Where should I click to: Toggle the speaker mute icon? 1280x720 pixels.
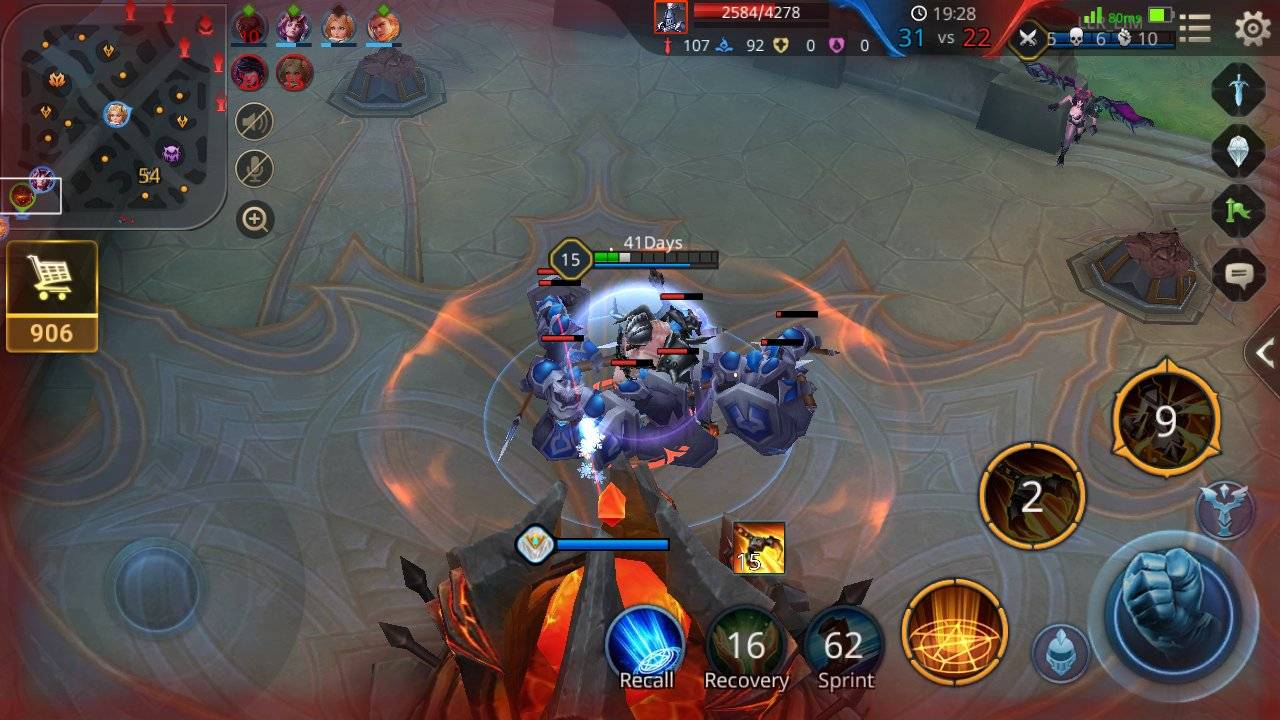[x=255, y=122]
